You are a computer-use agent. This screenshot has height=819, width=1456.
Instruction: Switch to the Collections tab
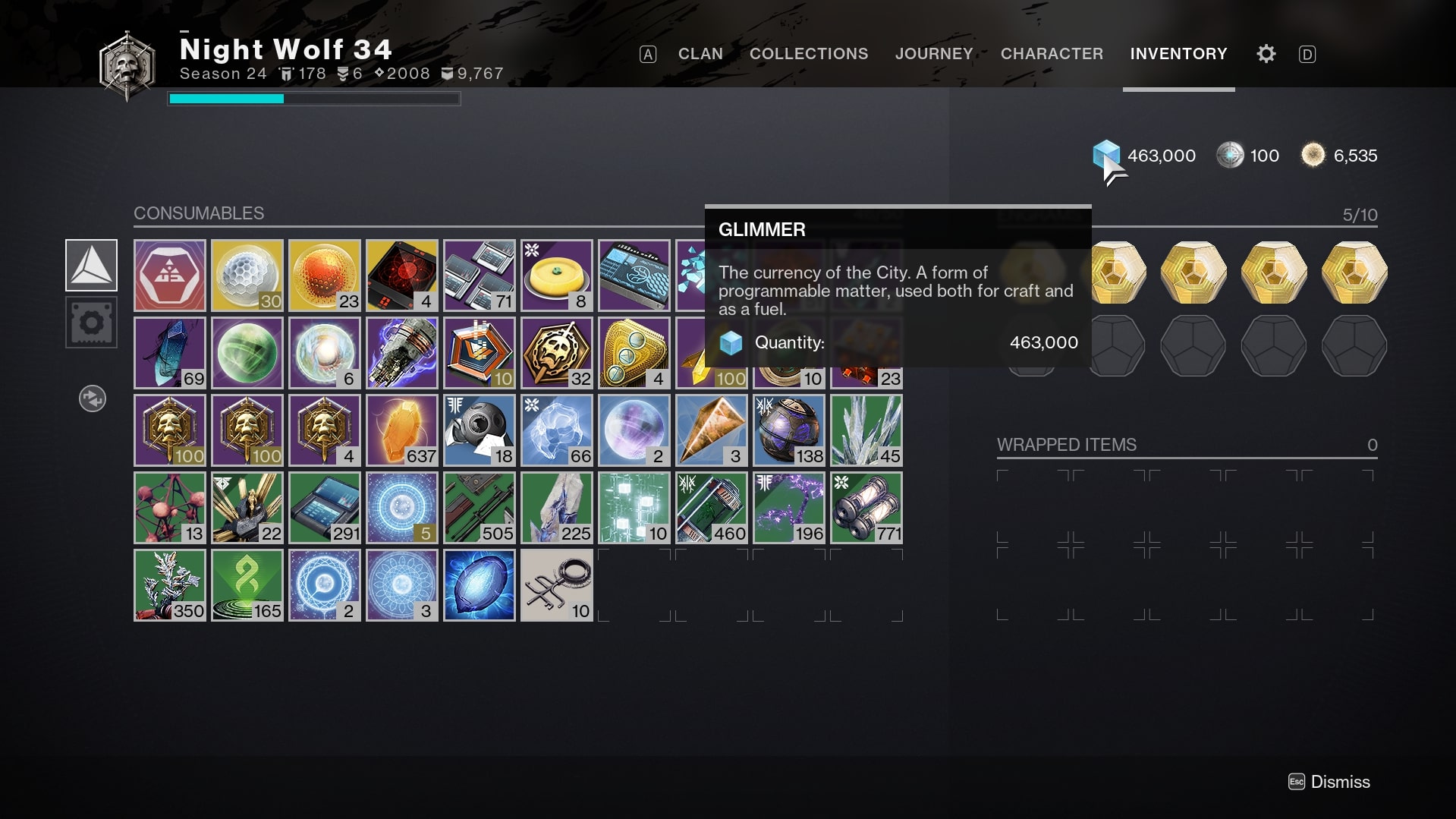click(x=808, y=54)
